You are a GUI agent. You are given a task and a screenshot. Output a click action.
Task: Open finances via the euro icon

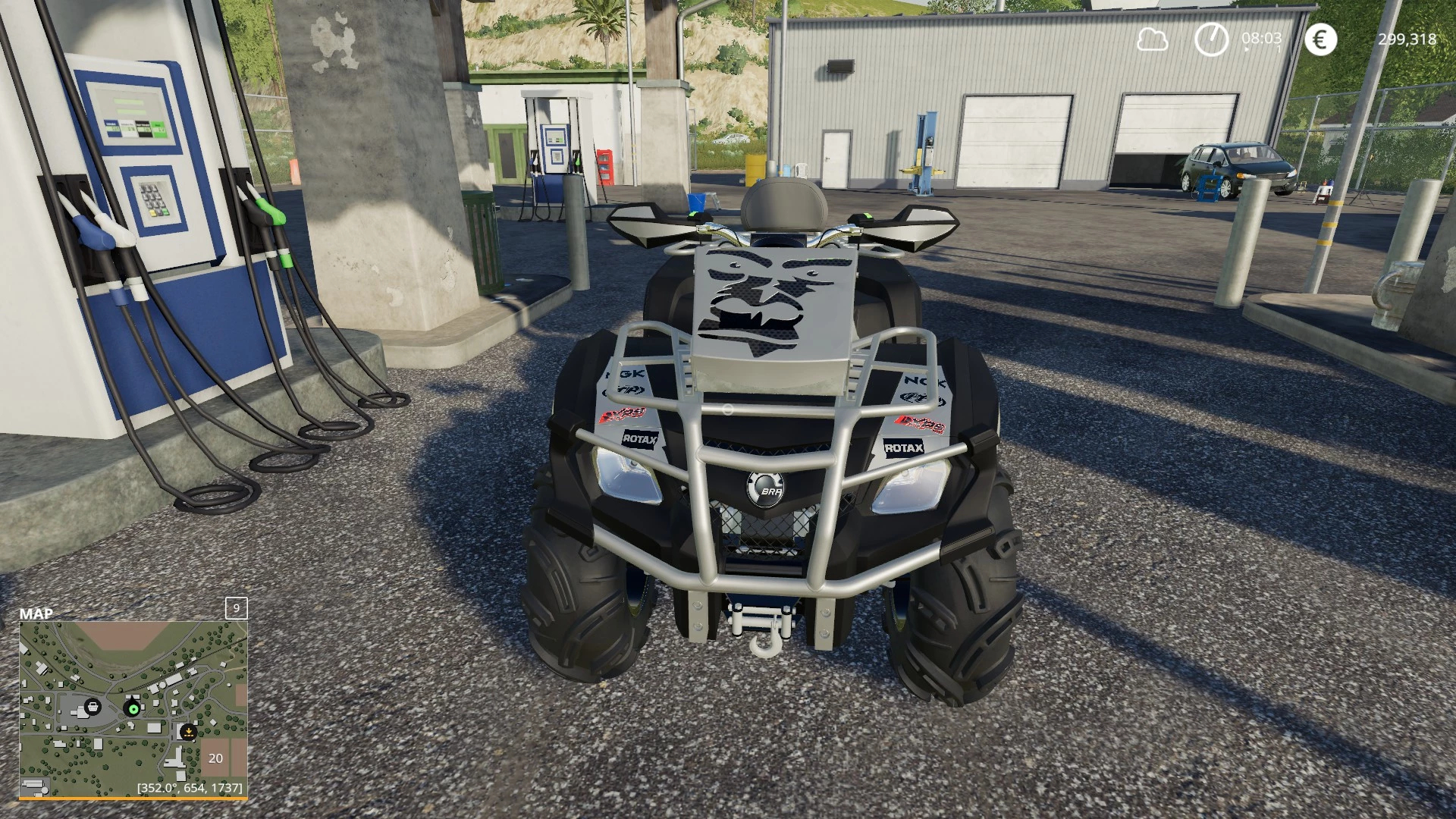point(1320,39)
